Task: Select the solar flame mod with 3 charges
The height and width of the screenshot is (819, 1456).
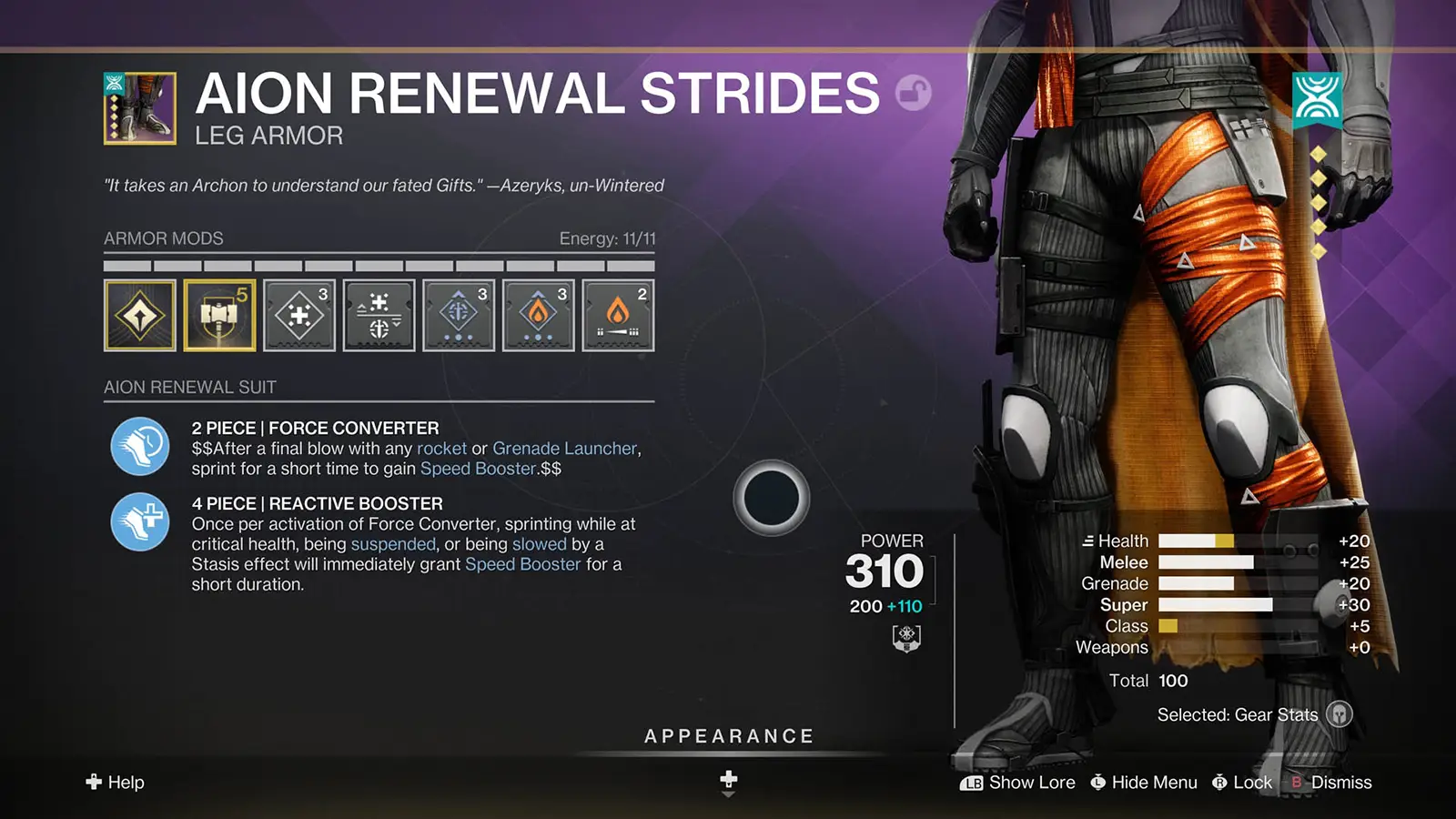Action: 538,316
